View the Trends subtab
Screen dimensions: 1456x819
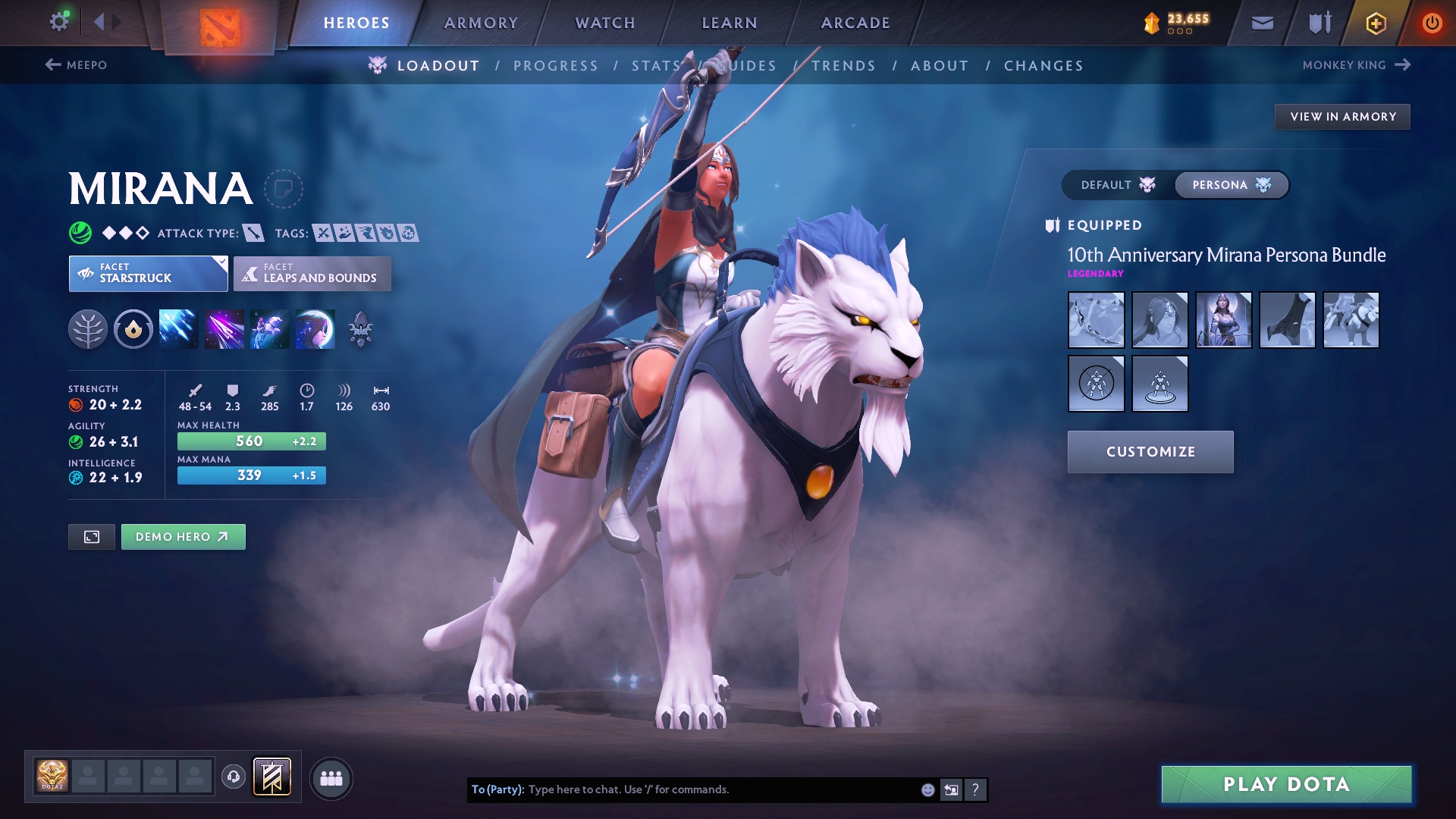(843, 66)
